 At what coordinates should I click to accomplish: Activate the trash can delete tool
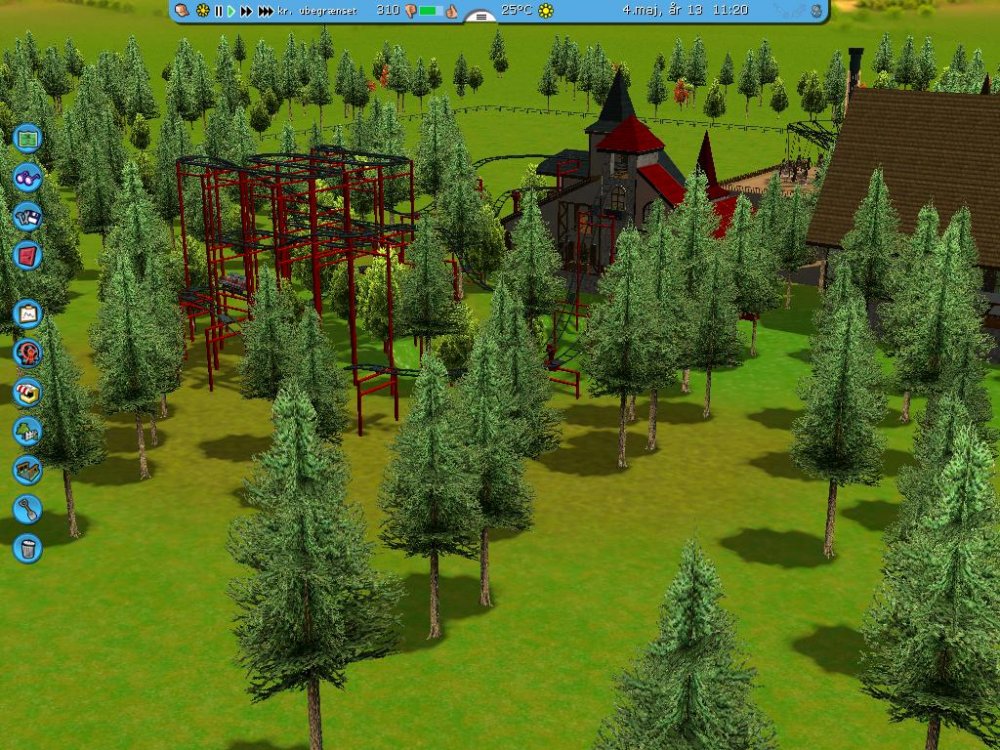pos(28,548)
